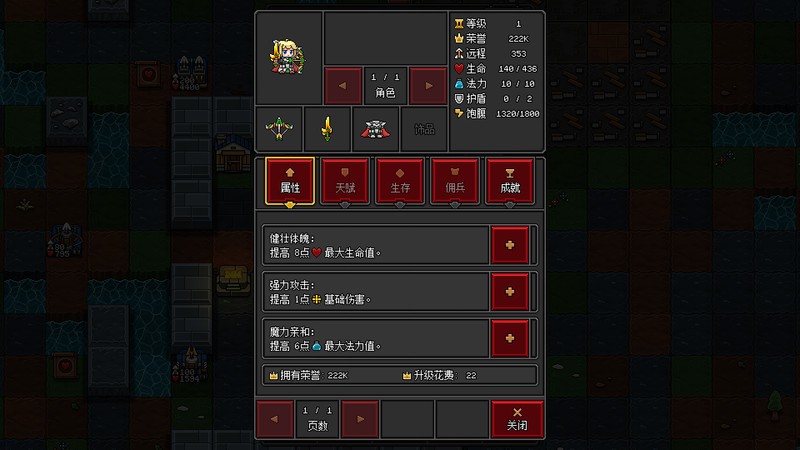Increase 魔力亲和 max mana upgrade
The image size is (800, 450).
(510, 338)
